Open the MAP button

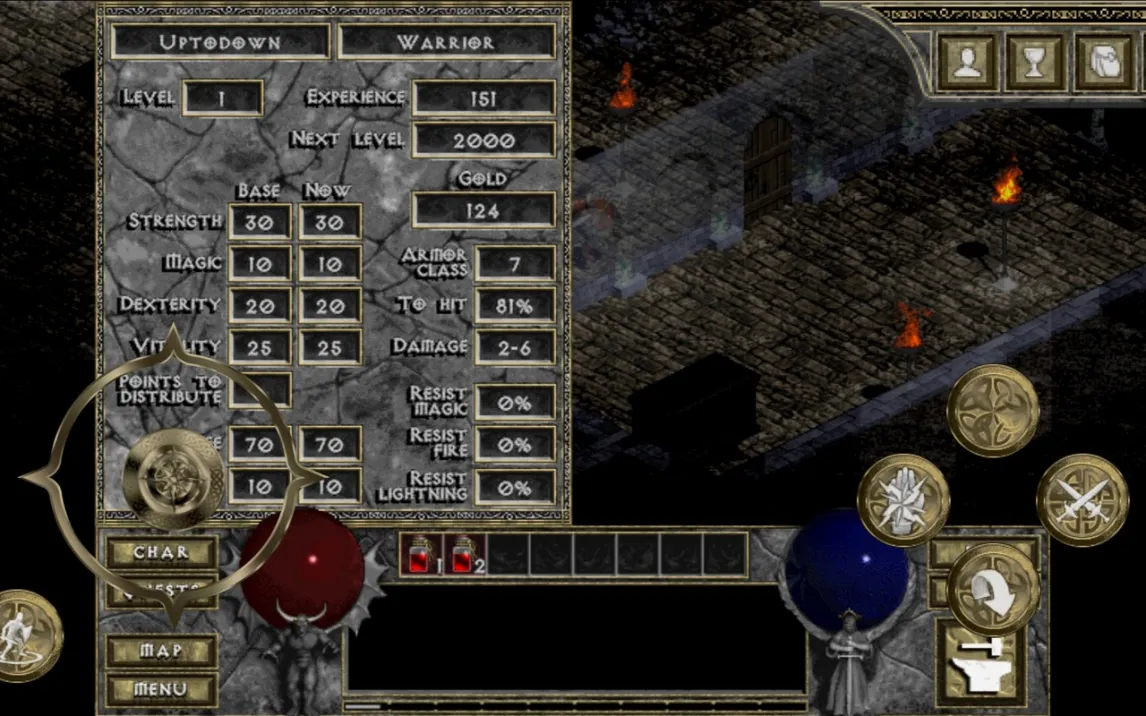click(161, 651)
